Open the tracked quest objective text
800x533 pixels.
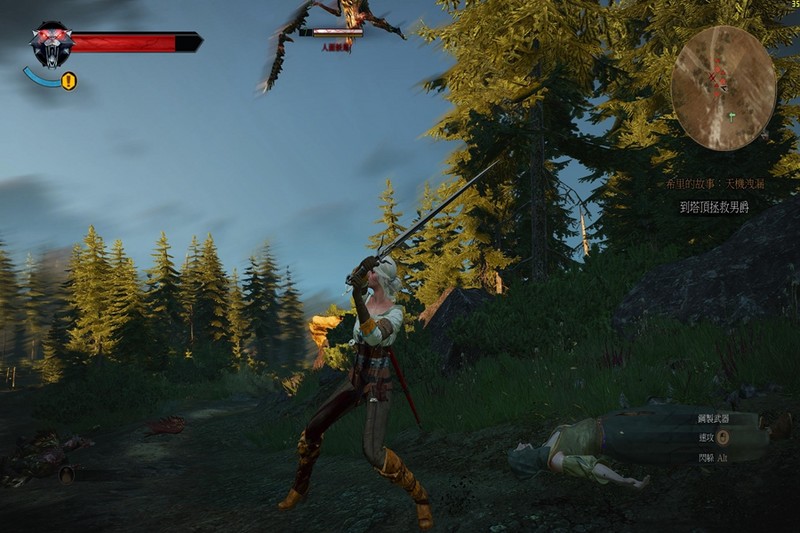pos(714,207)
